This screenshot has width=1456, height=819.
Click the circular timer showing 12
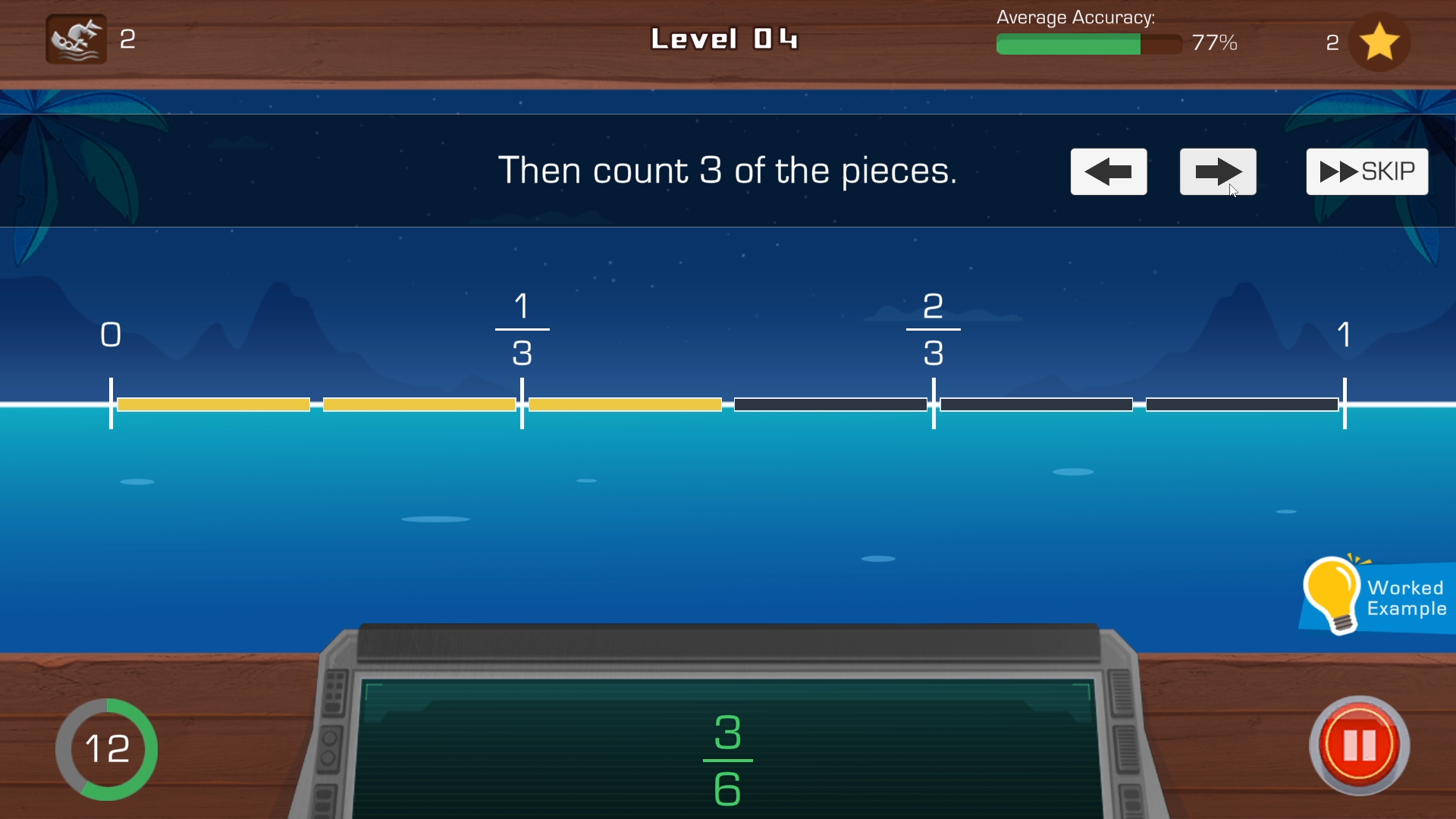(x=107, y=749)
